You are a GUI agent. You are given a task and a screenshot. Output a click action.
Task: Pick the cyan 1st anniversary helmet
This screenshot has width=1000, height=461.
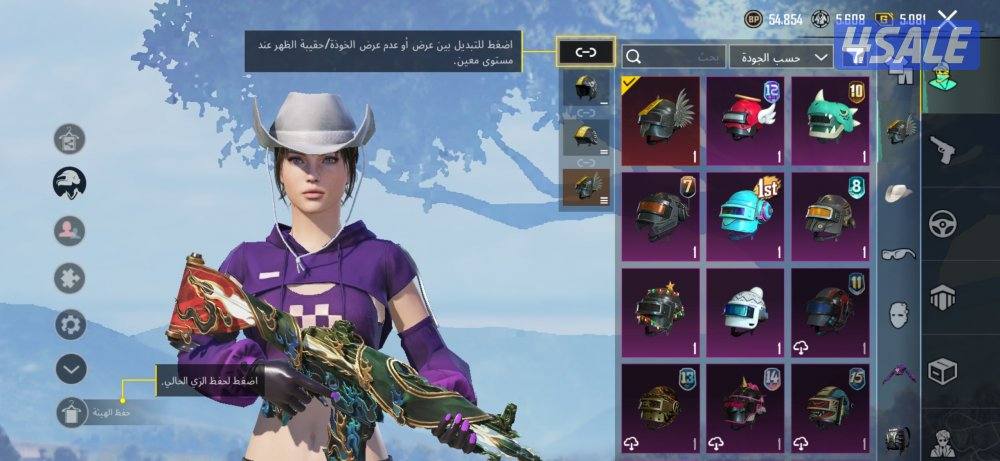(746, 213)
